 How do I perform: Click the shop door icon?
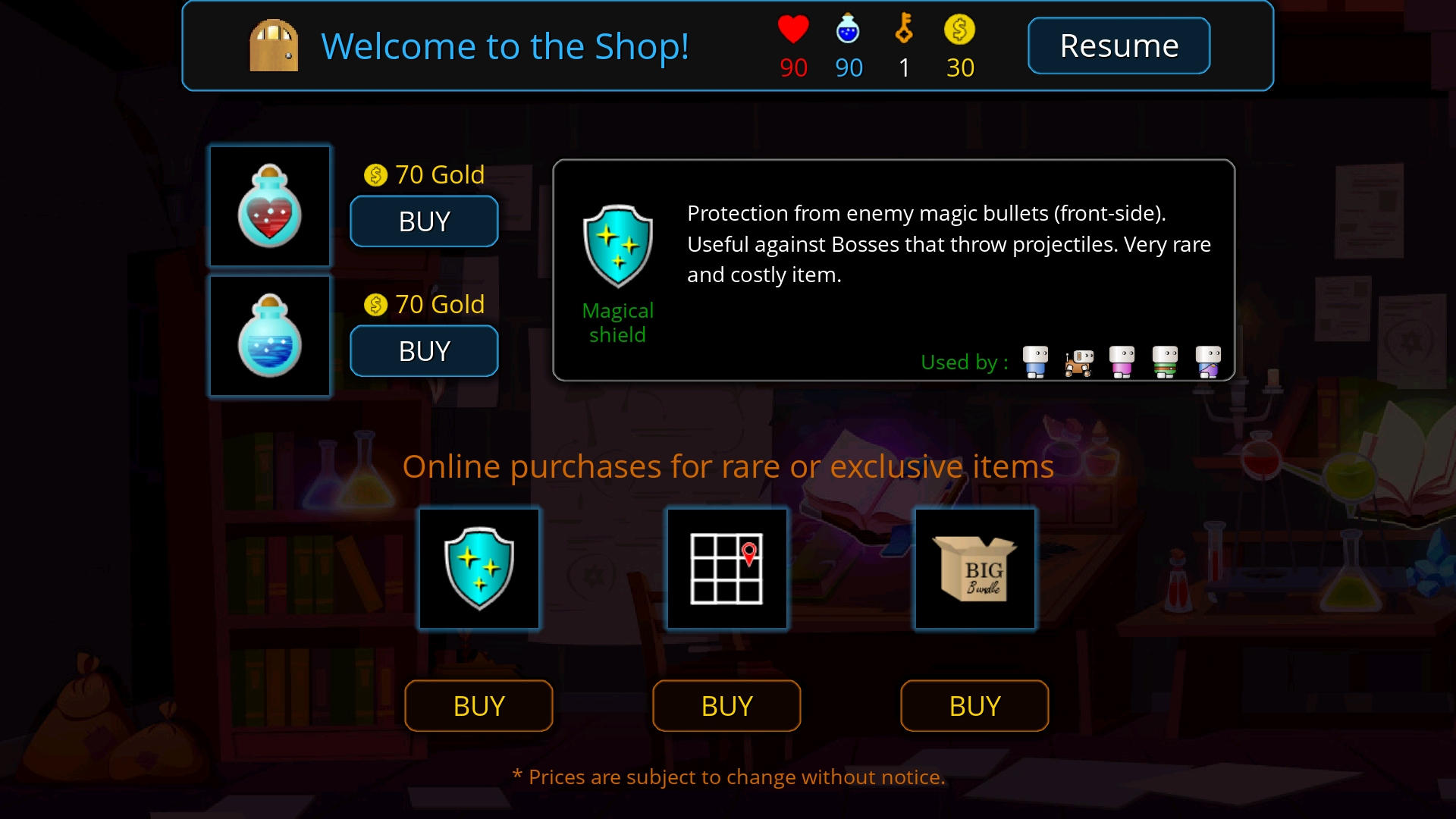click(x=273, y=45)
